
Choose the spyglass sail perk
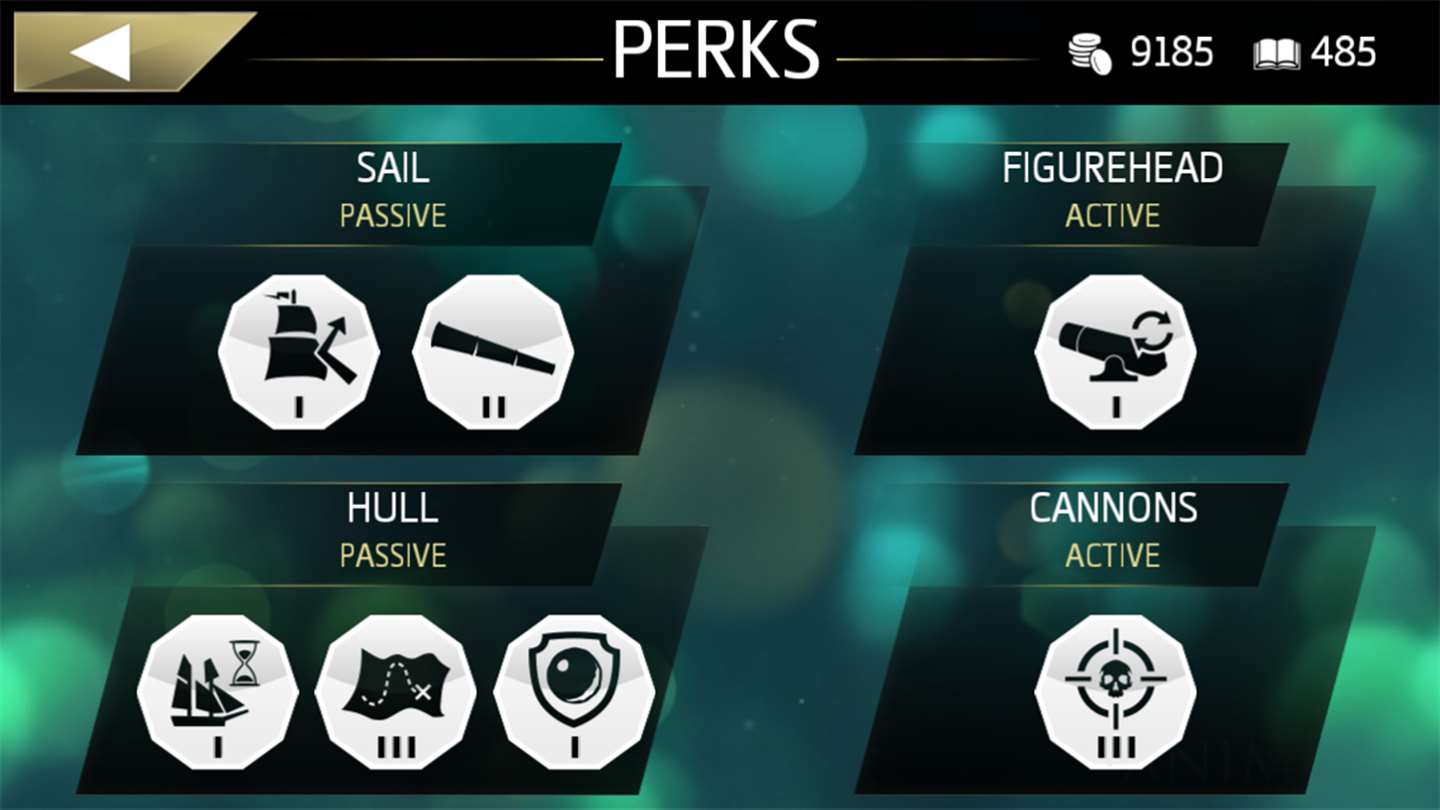pos(493,352)
